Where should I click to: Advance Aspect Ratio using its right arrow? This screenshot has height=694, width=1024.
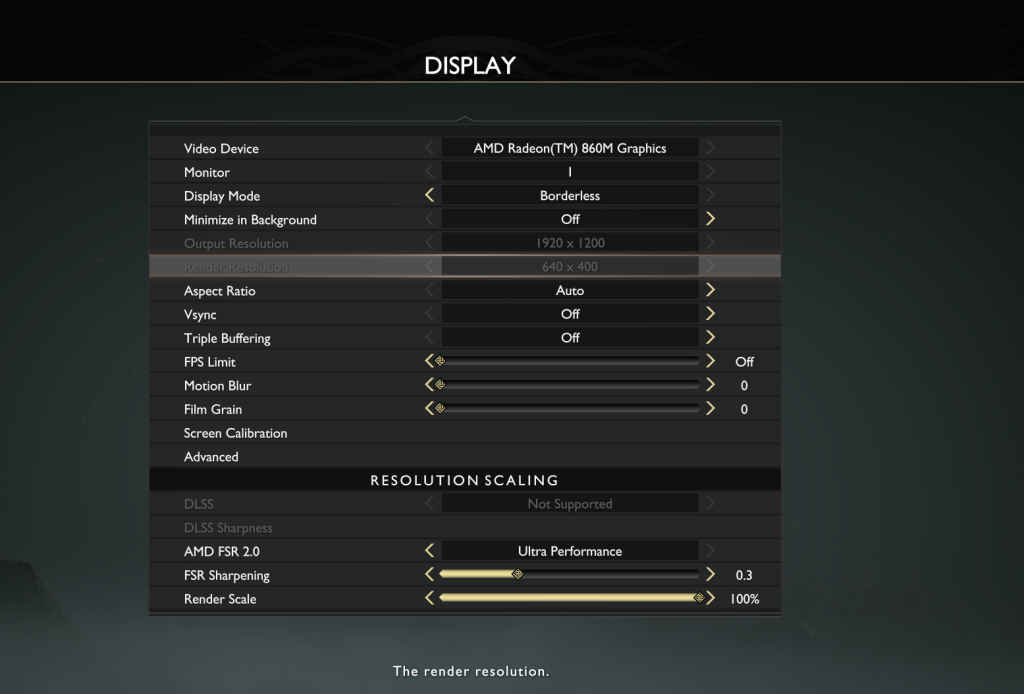click(710, 290)
